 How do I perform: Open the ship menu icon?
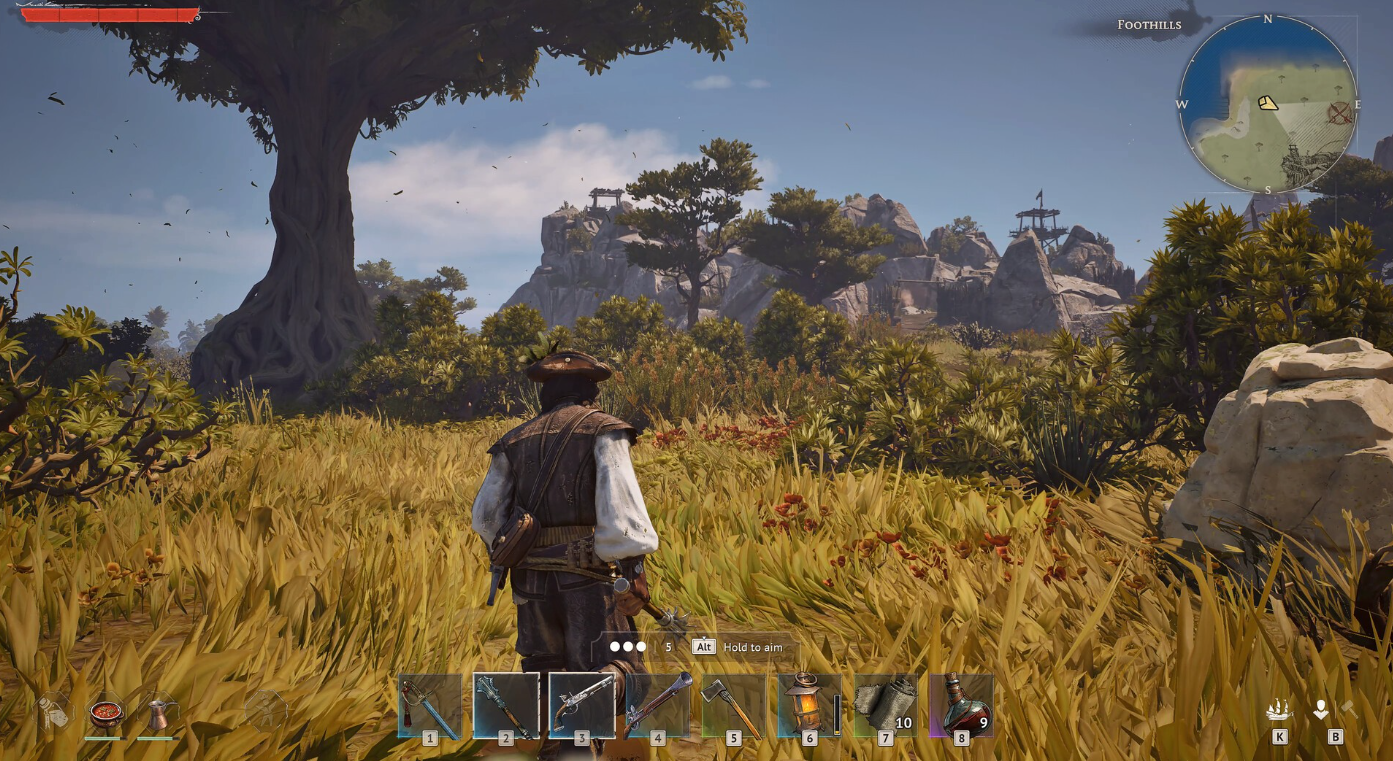[x=1279, y=710]
